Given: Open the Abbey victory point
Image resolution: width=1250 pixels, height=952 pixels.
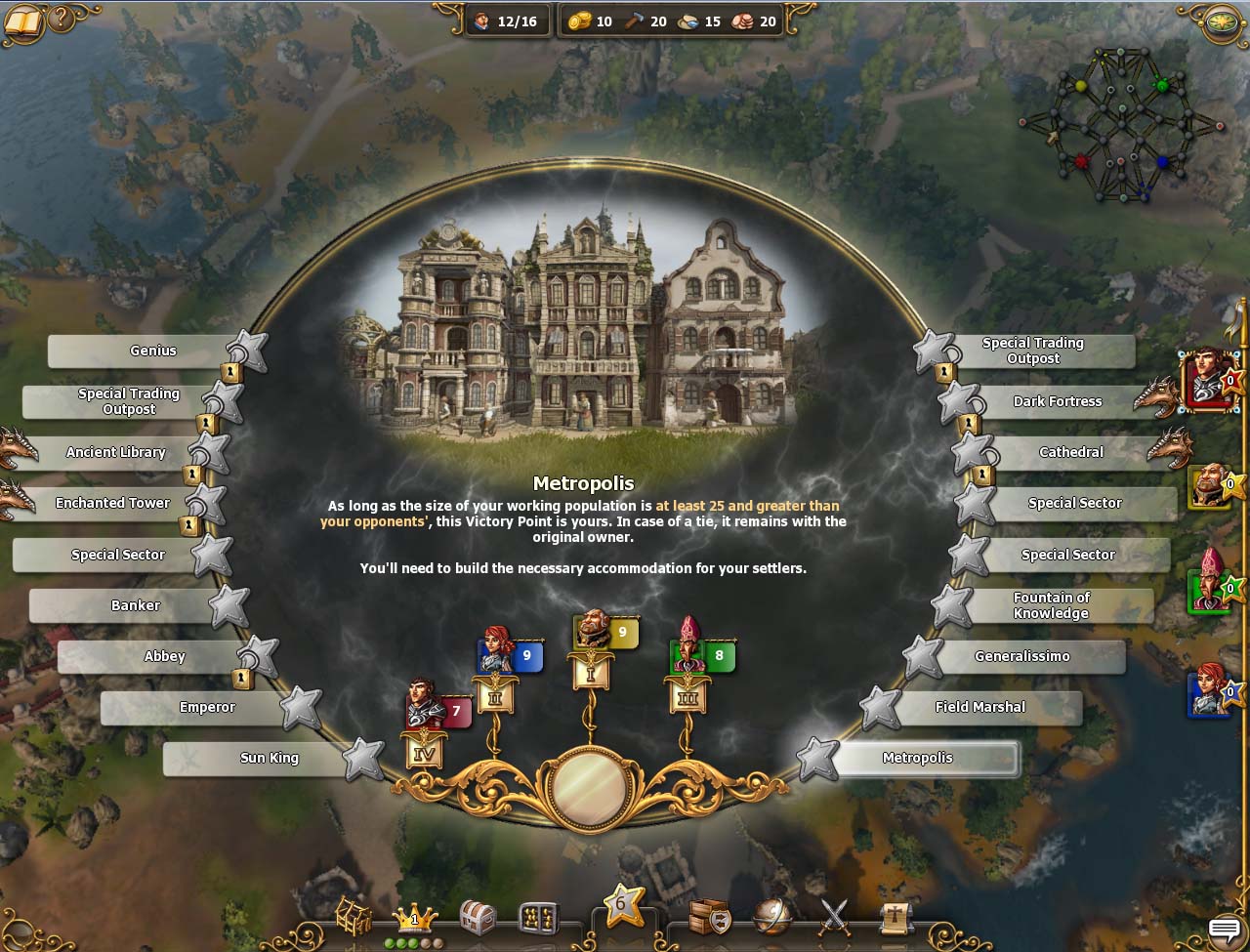Looking at the screenshot, I should [164, 657].
